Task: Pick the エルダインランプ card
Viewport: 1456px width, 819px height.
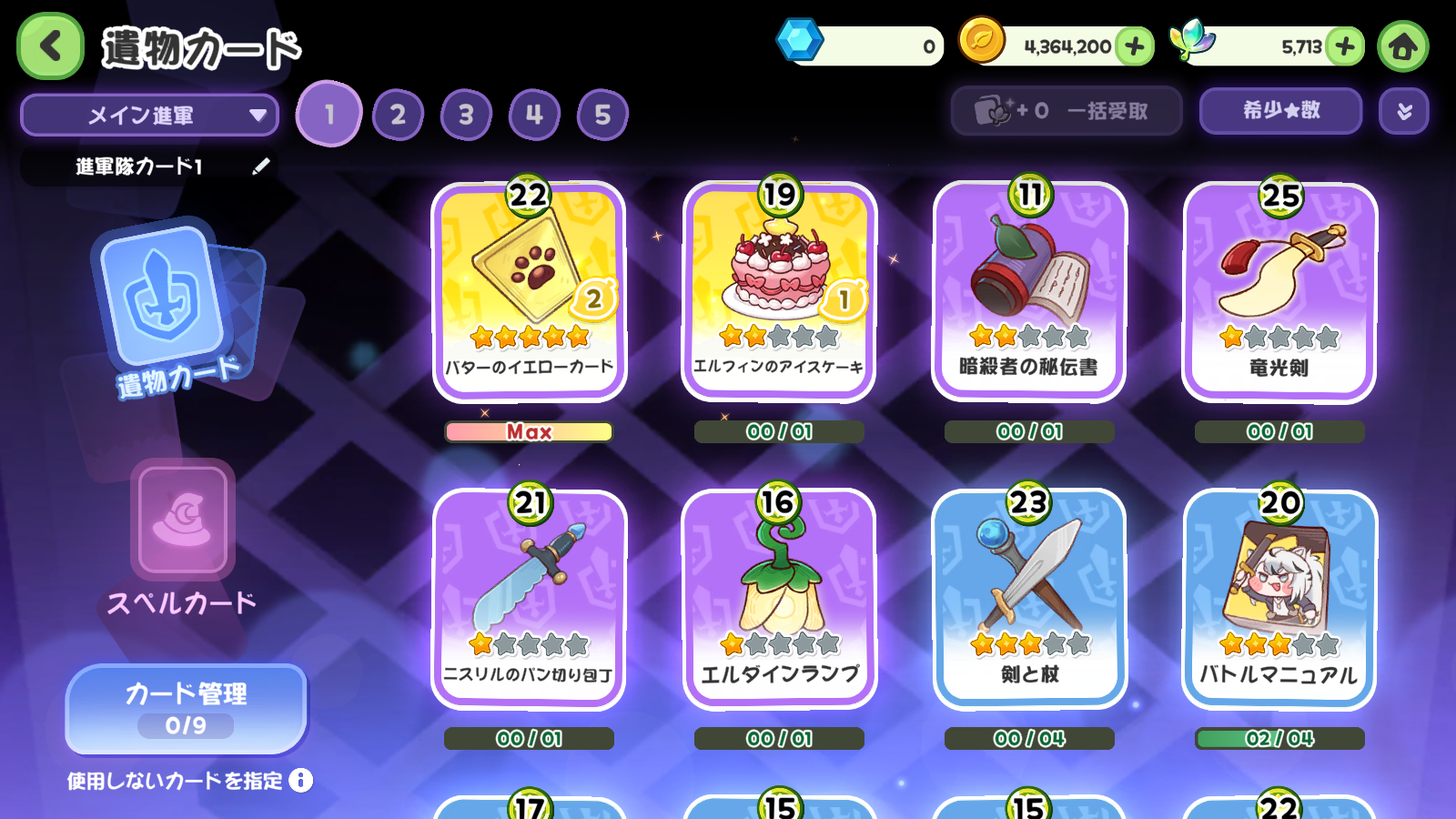Action: [779, 599]
